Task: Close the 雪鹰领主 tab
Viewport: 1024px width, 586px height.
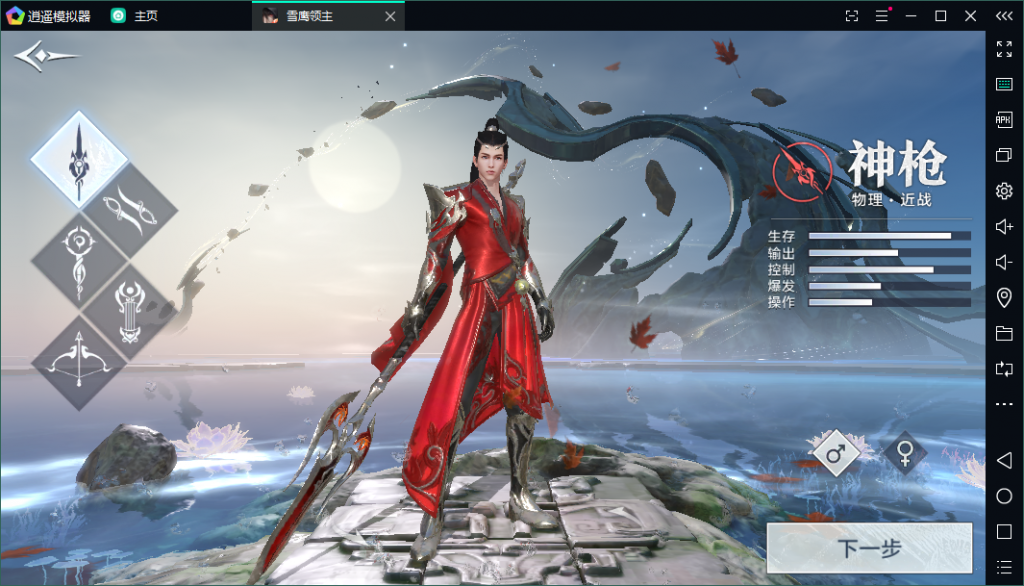Action: point(390,16)
